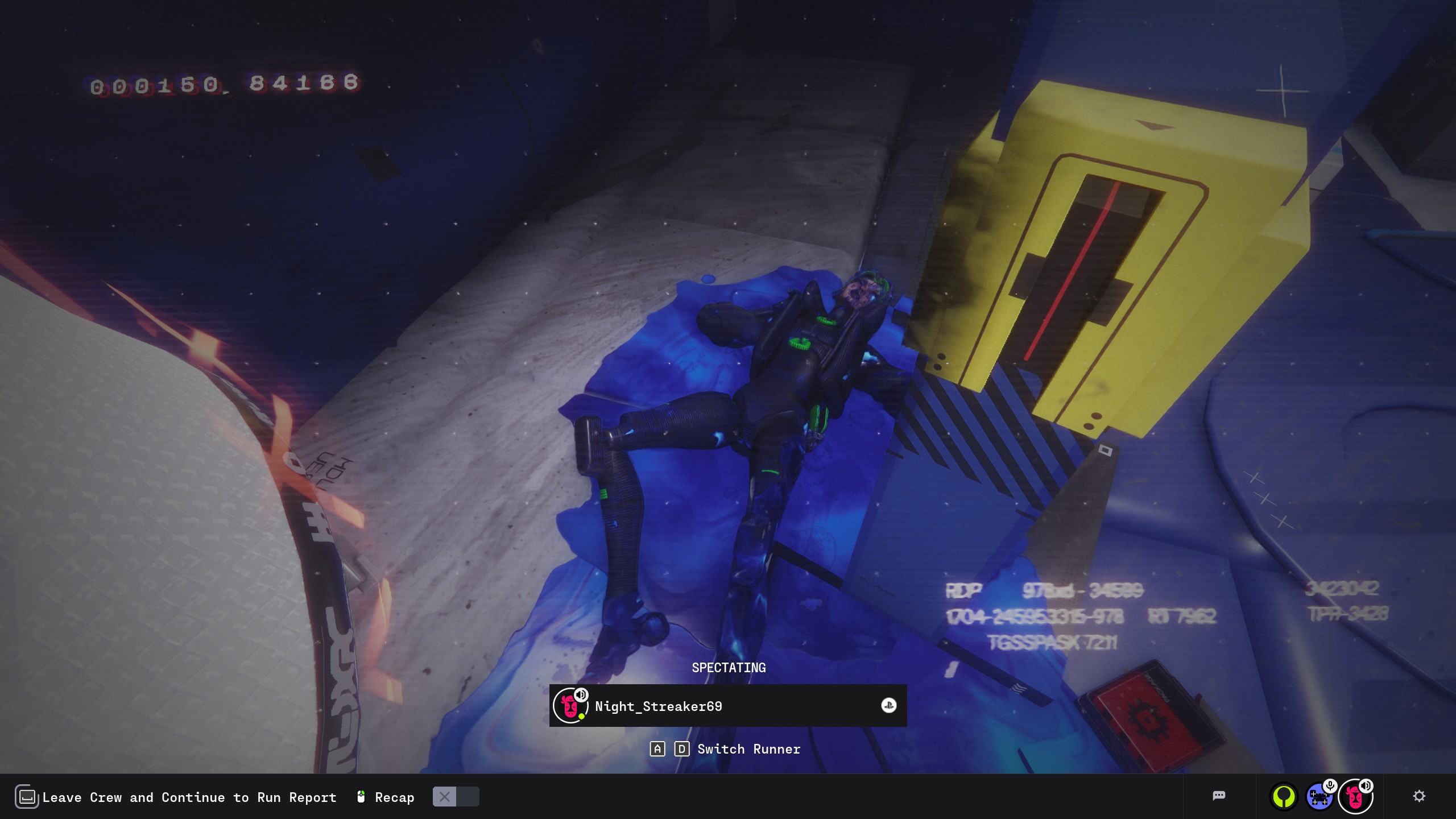Toggle the X switch beside Recap
The width and height of the screenshot is (1456, 819).
456,797
